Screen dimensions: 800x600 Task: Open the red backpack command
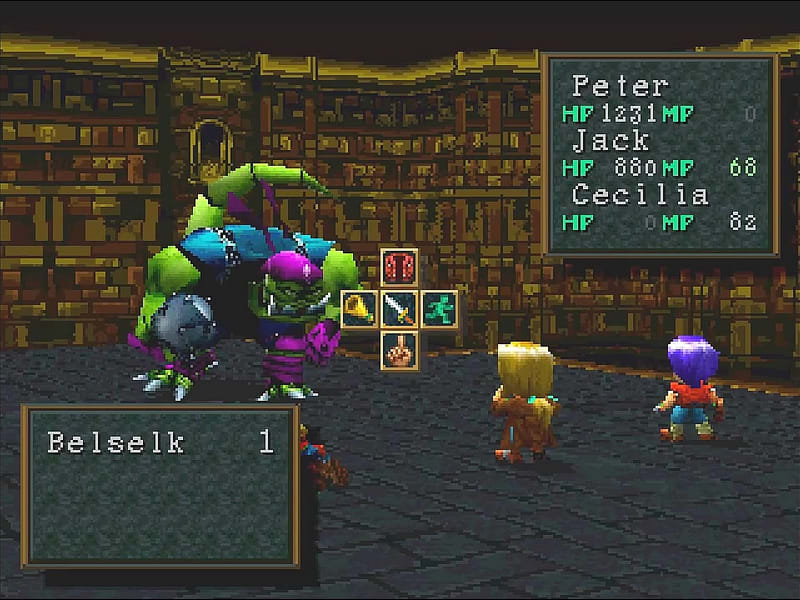point(400,268)
